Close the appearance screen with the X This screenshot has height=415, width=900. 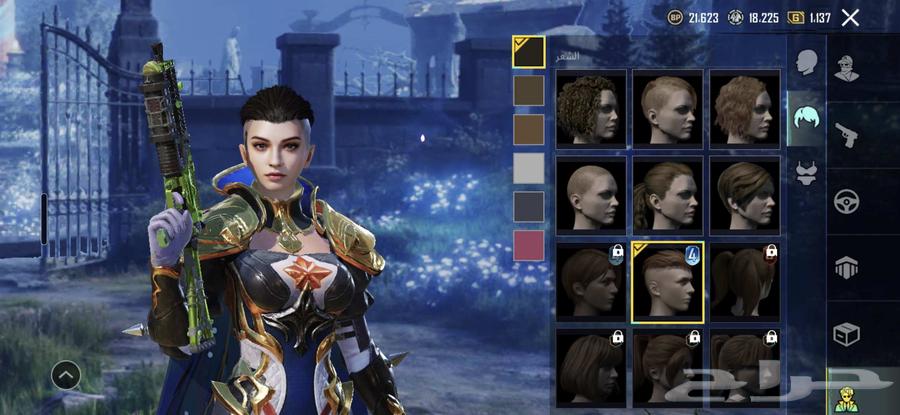(850, 17)
